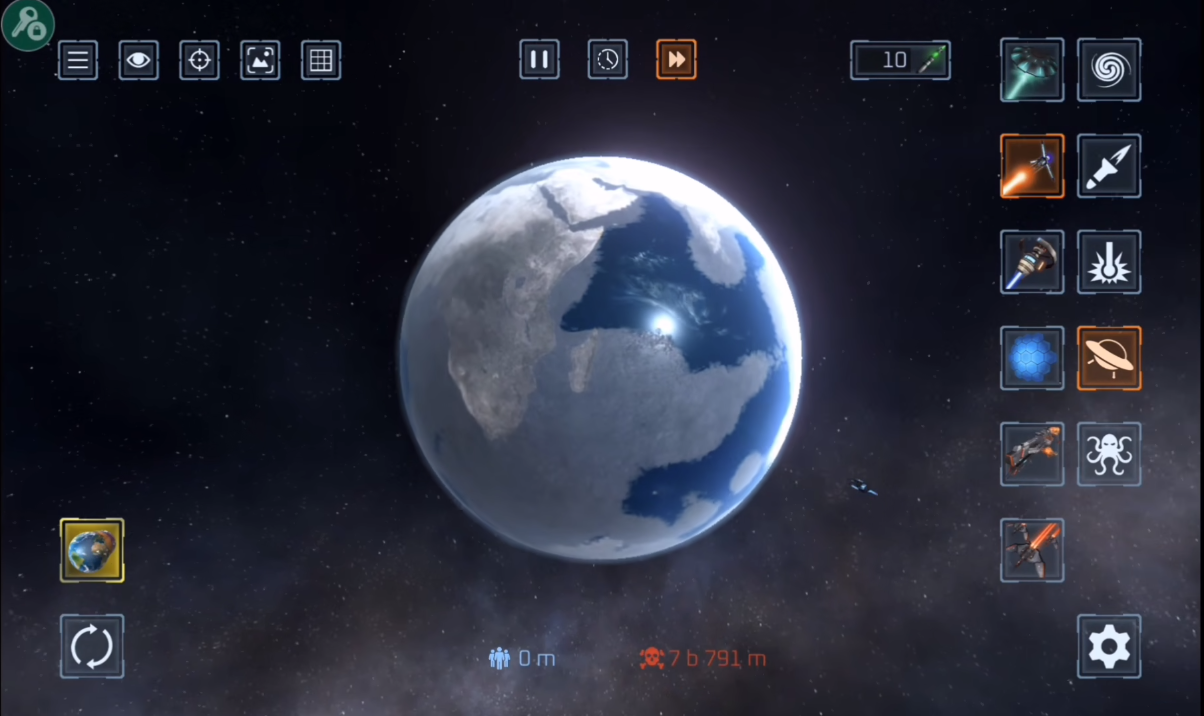
Task: Choose the octopus monster weapon
Action: click(x=1109, y=454)
